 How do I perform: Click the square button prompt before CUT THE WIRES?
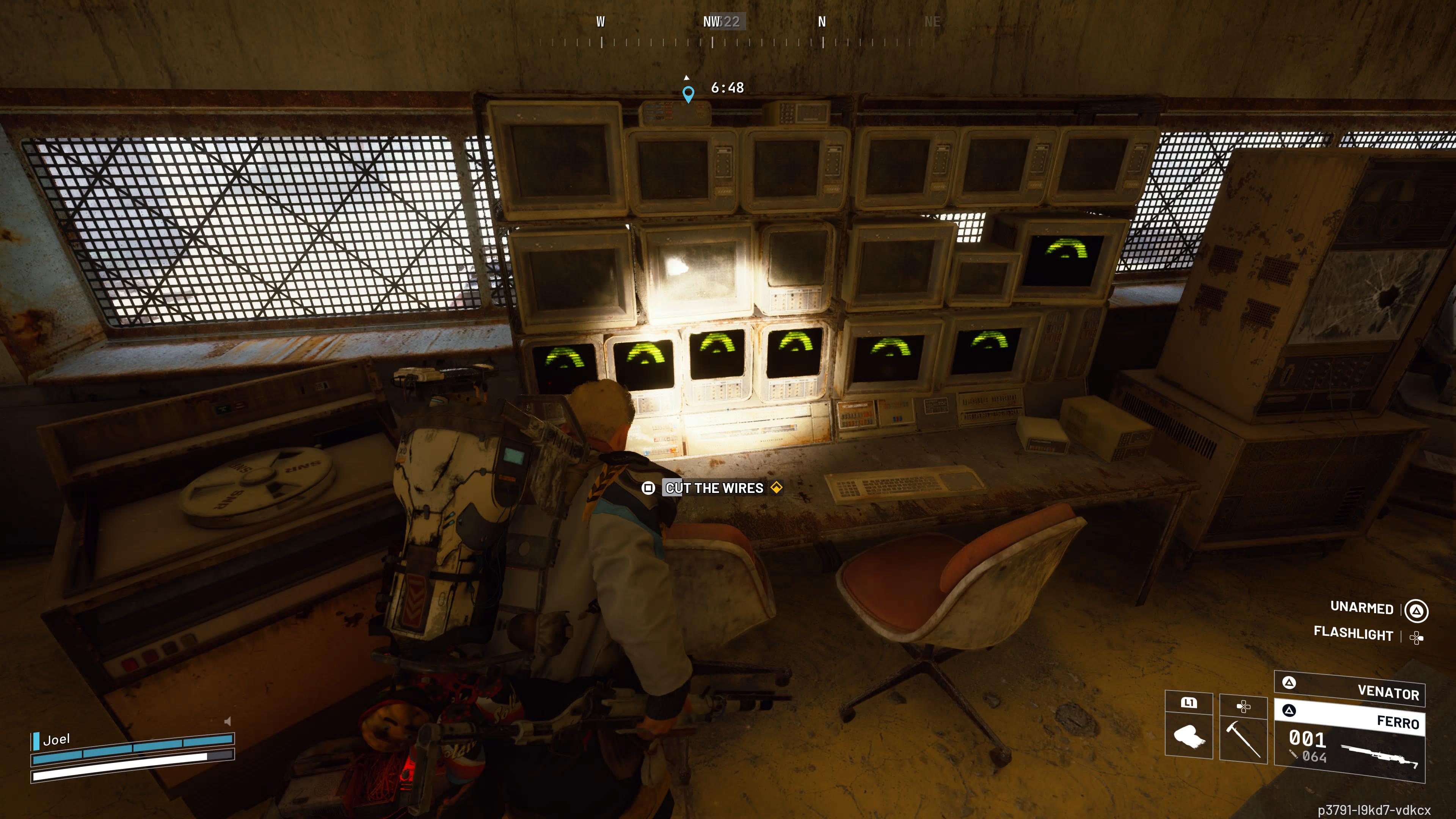coord(649,488)
